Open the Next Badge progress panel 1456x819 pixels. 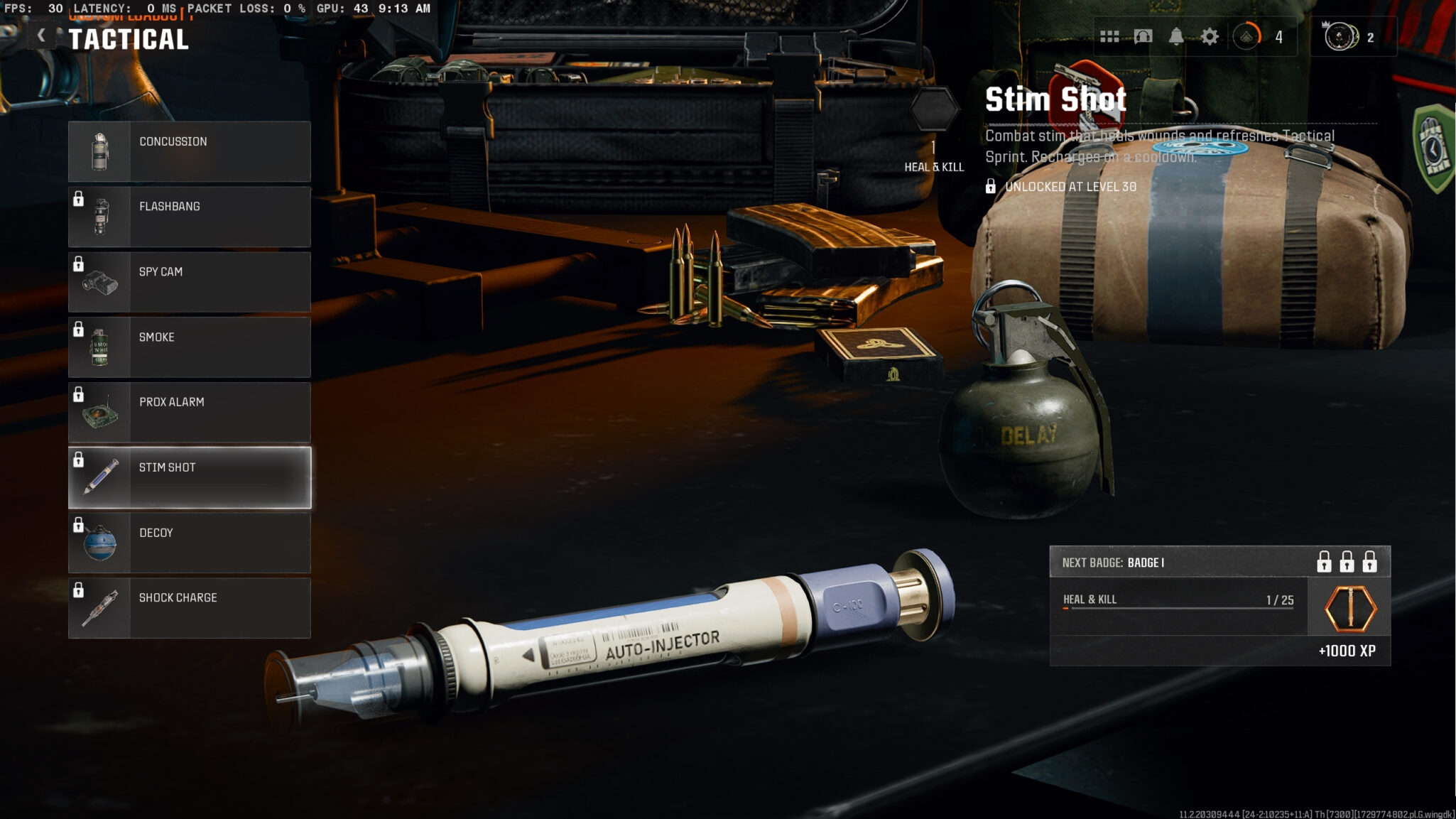tap(1219, 605)
